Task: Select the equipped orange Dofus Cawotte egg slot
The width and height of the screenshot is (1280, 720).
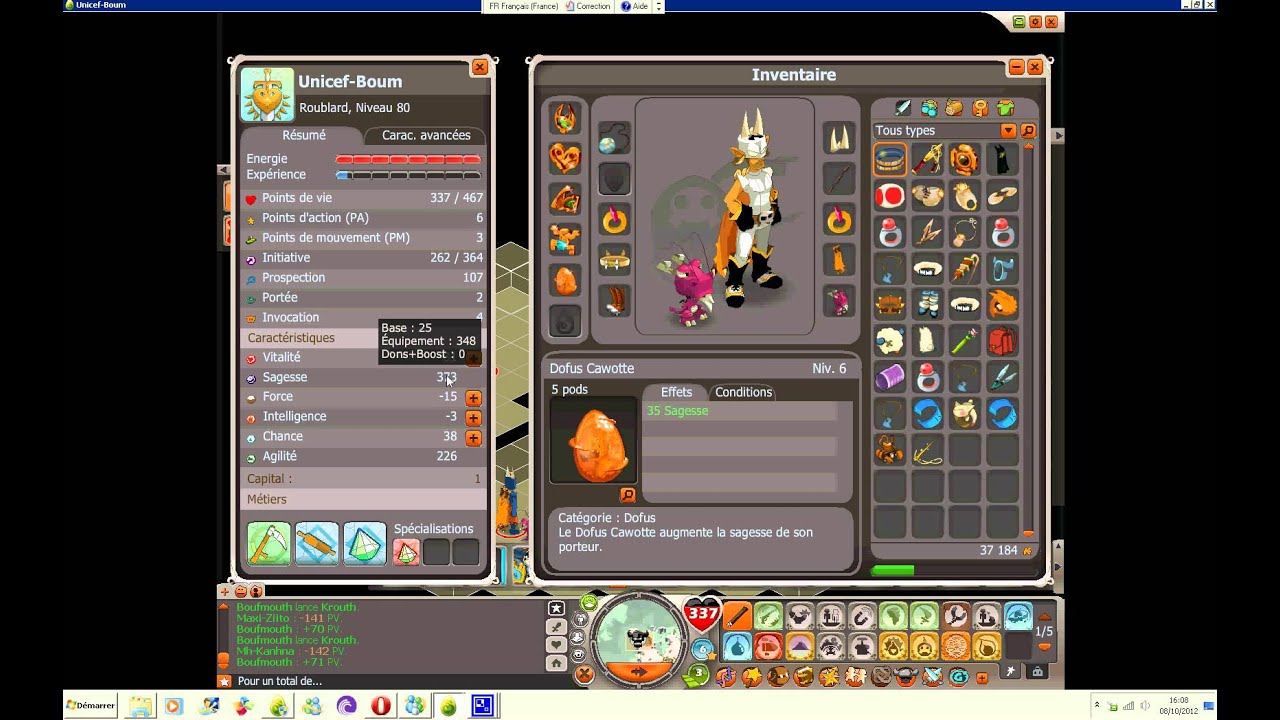Action: (x=565, y=280)
